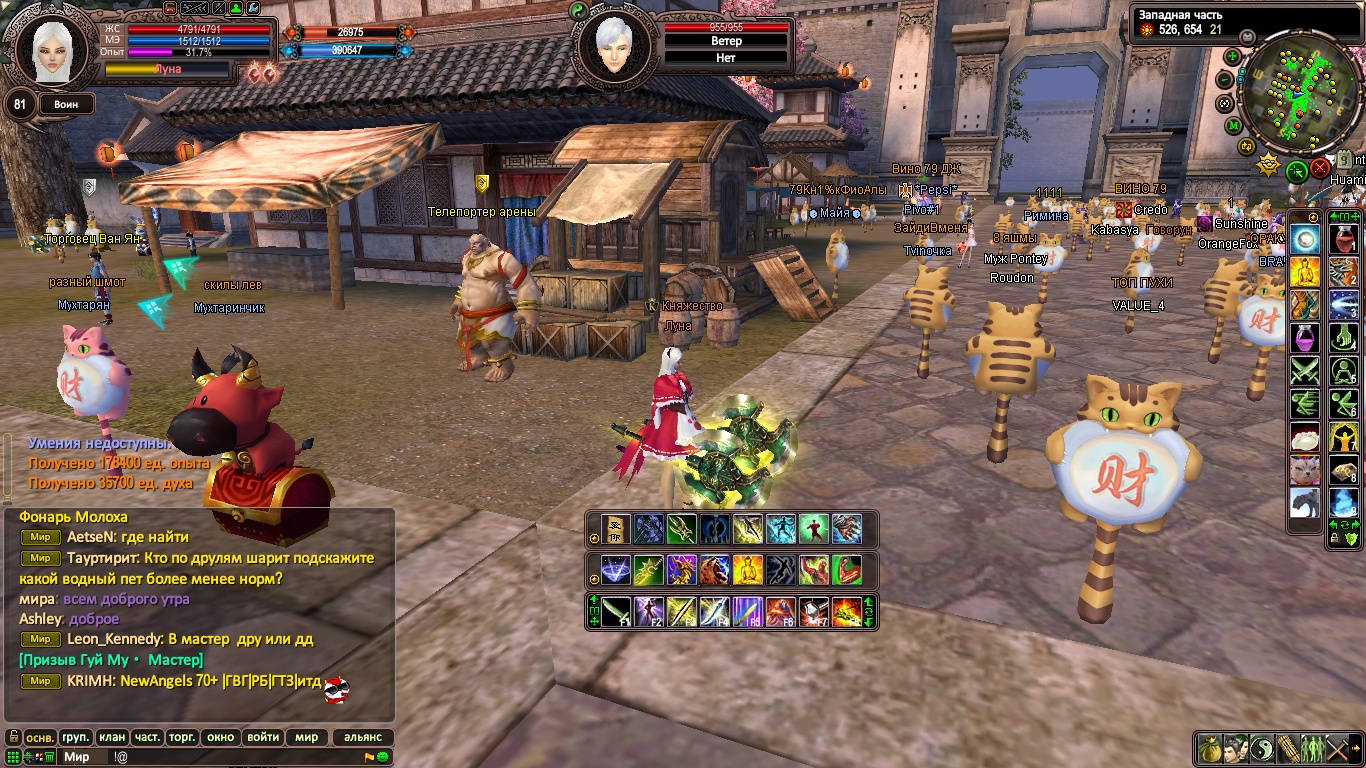This screenshot has height=768, width=1366.
Task: Select the Ветер target portrait
Action: point(612,45)
